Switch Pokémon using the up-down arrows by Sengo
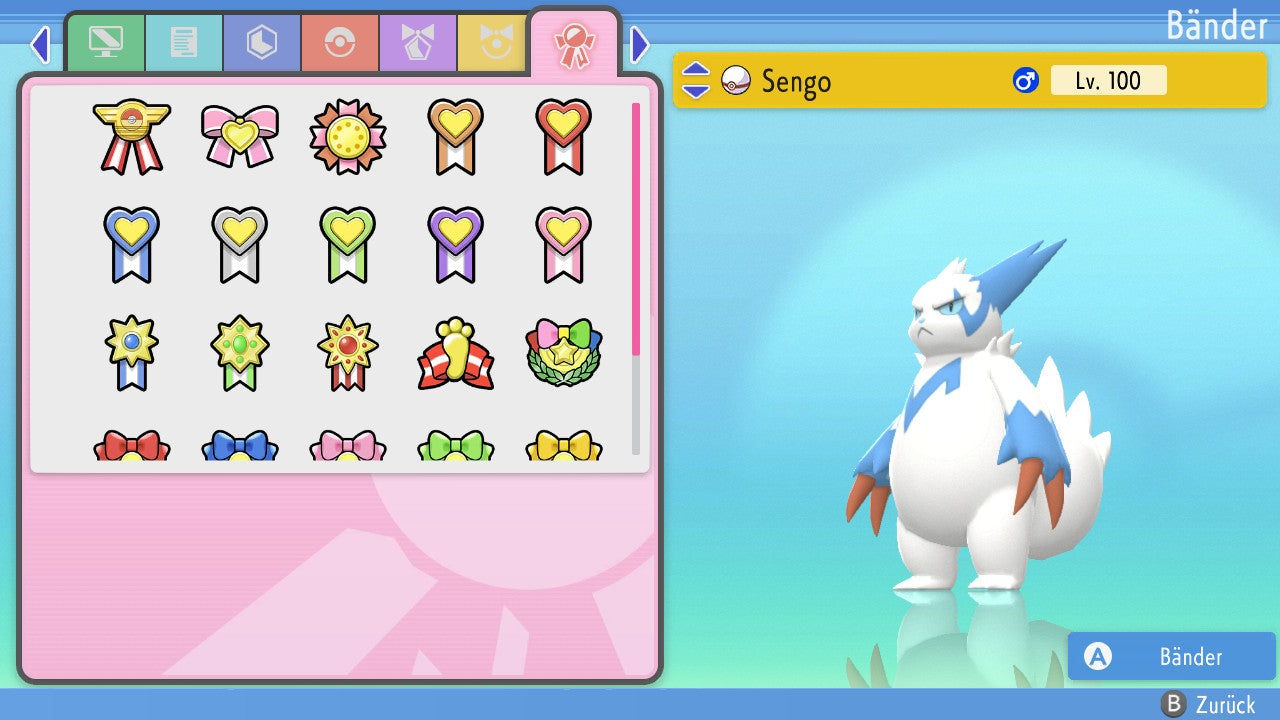The height and width of the screenshot is (720, 1280). pos(695,80)
